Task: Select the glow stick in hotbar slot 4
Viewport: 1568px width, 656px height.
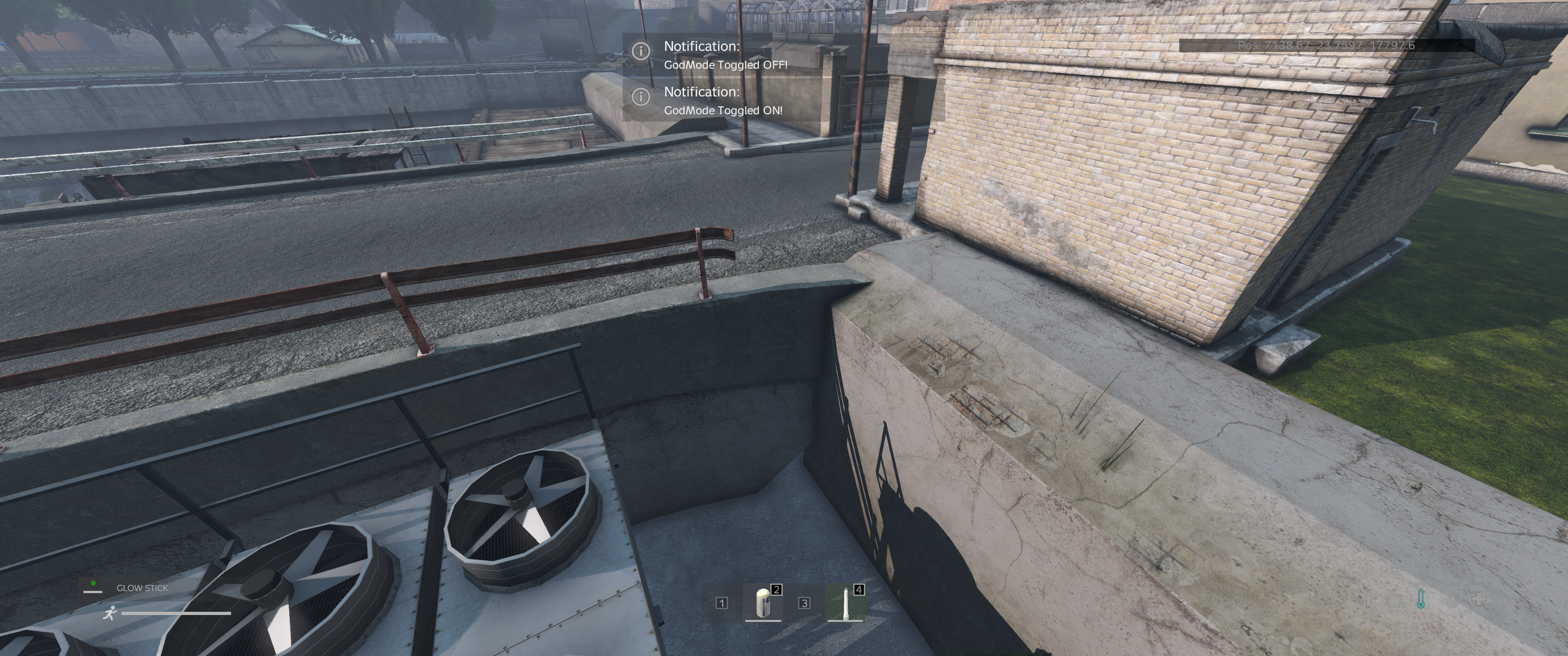Action: (845, 602)
